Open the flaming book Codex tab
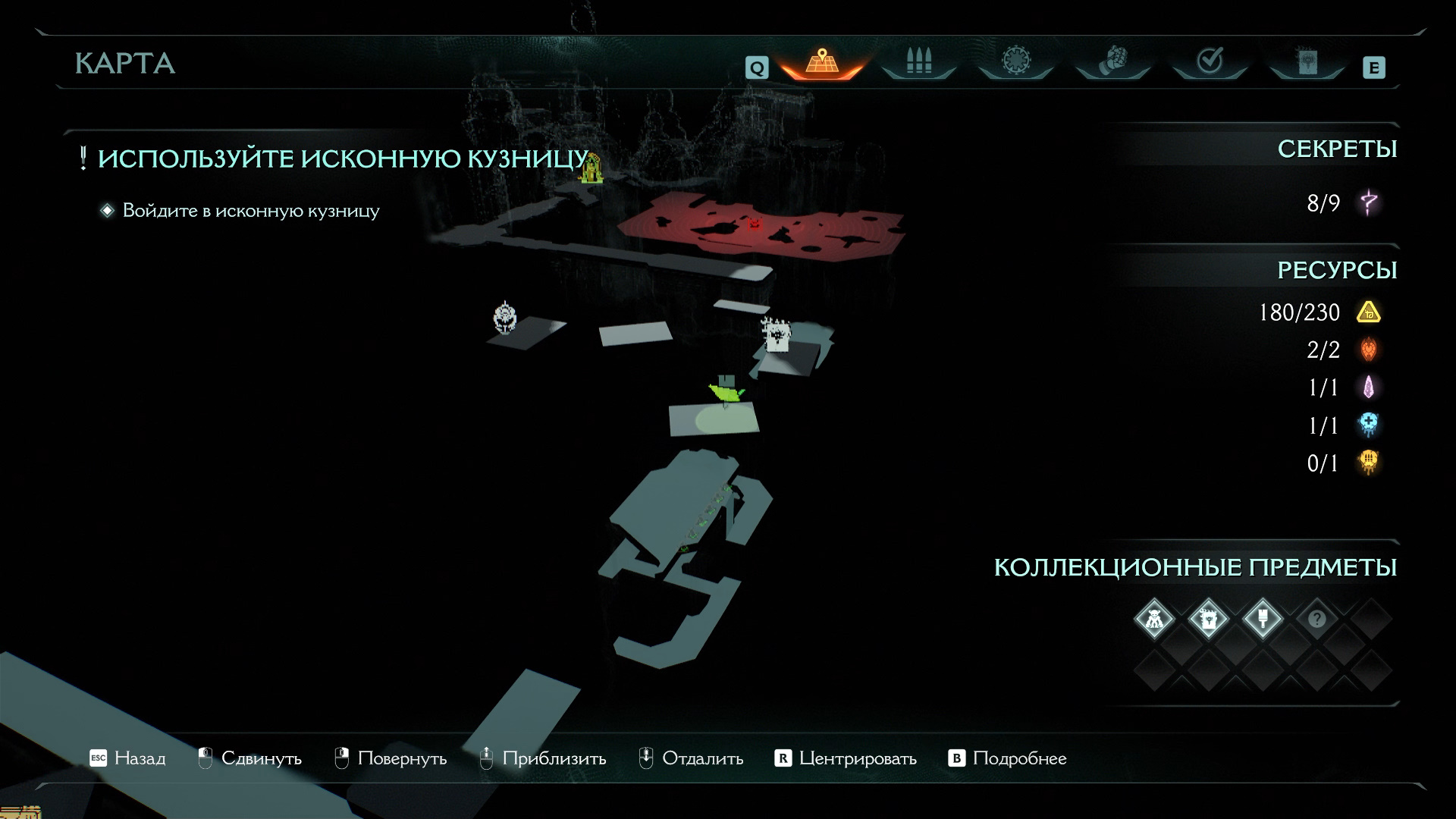The image size is (1456, 819). 1307,62
